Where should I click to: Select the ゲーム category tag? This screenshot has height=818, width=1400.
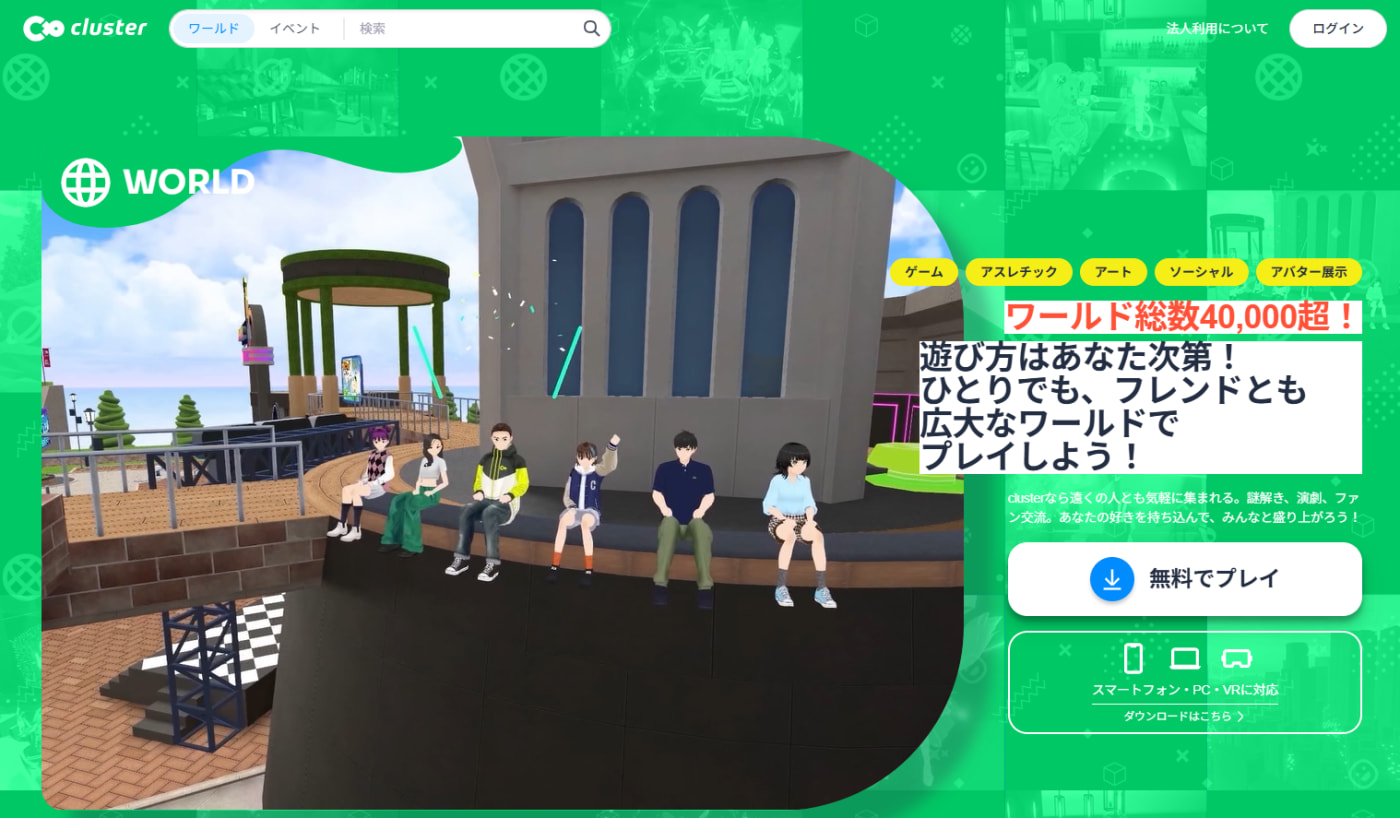tap(923, 271)
